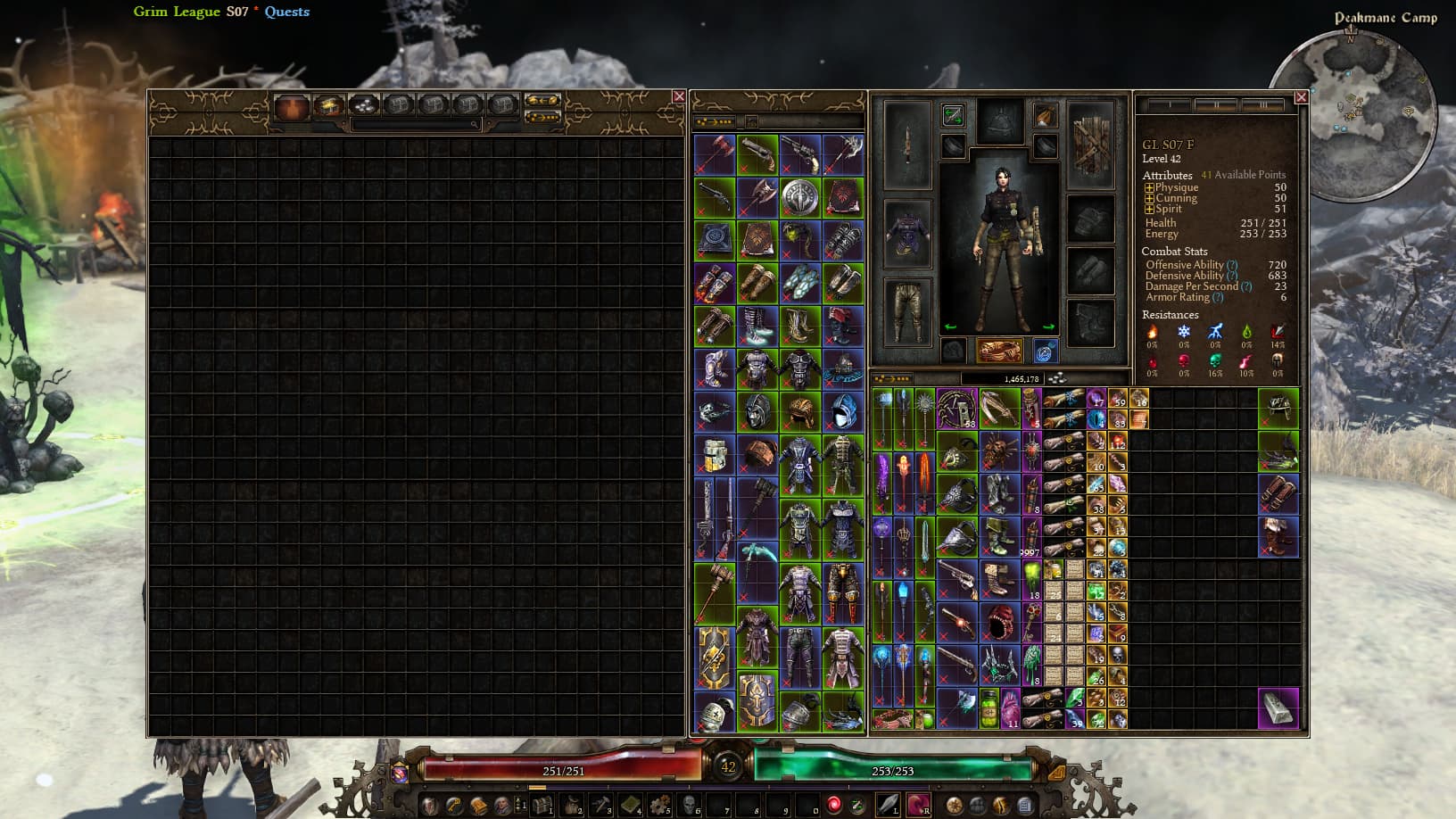Add a point to Spirit
Screen dimensions: 1456x819
tap(1149, 210)
